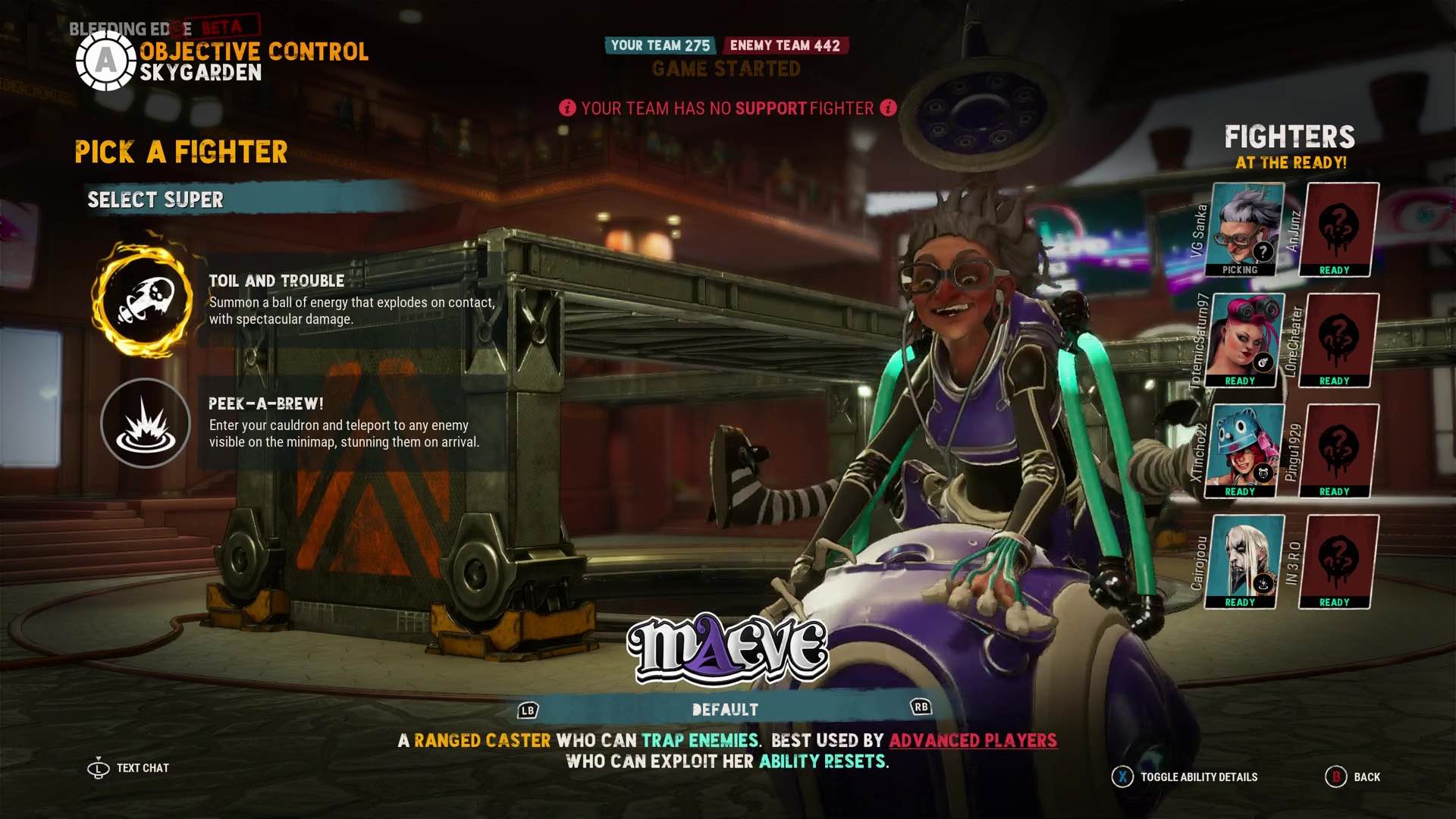Click the Select Super header
Screen dimensions: 1456x819
pyautogui.click(x=155, y=199)
